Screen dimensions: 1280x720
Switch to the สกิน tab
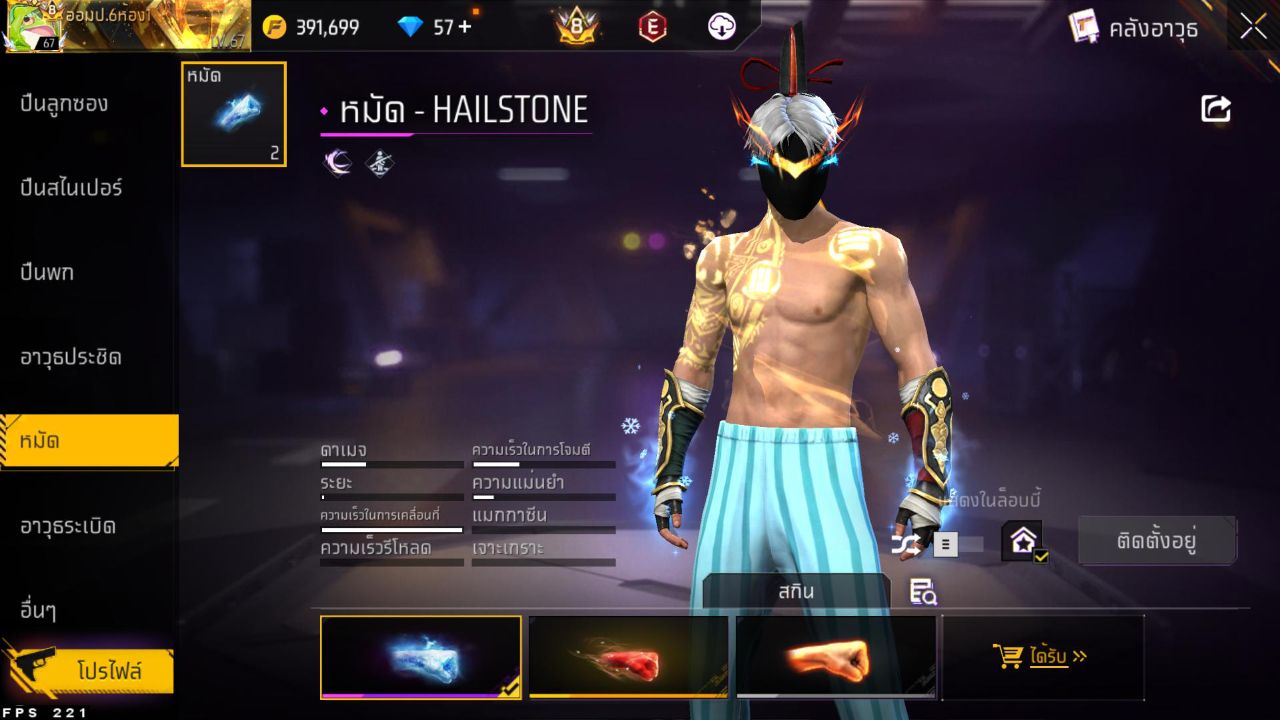coord(797,591)
